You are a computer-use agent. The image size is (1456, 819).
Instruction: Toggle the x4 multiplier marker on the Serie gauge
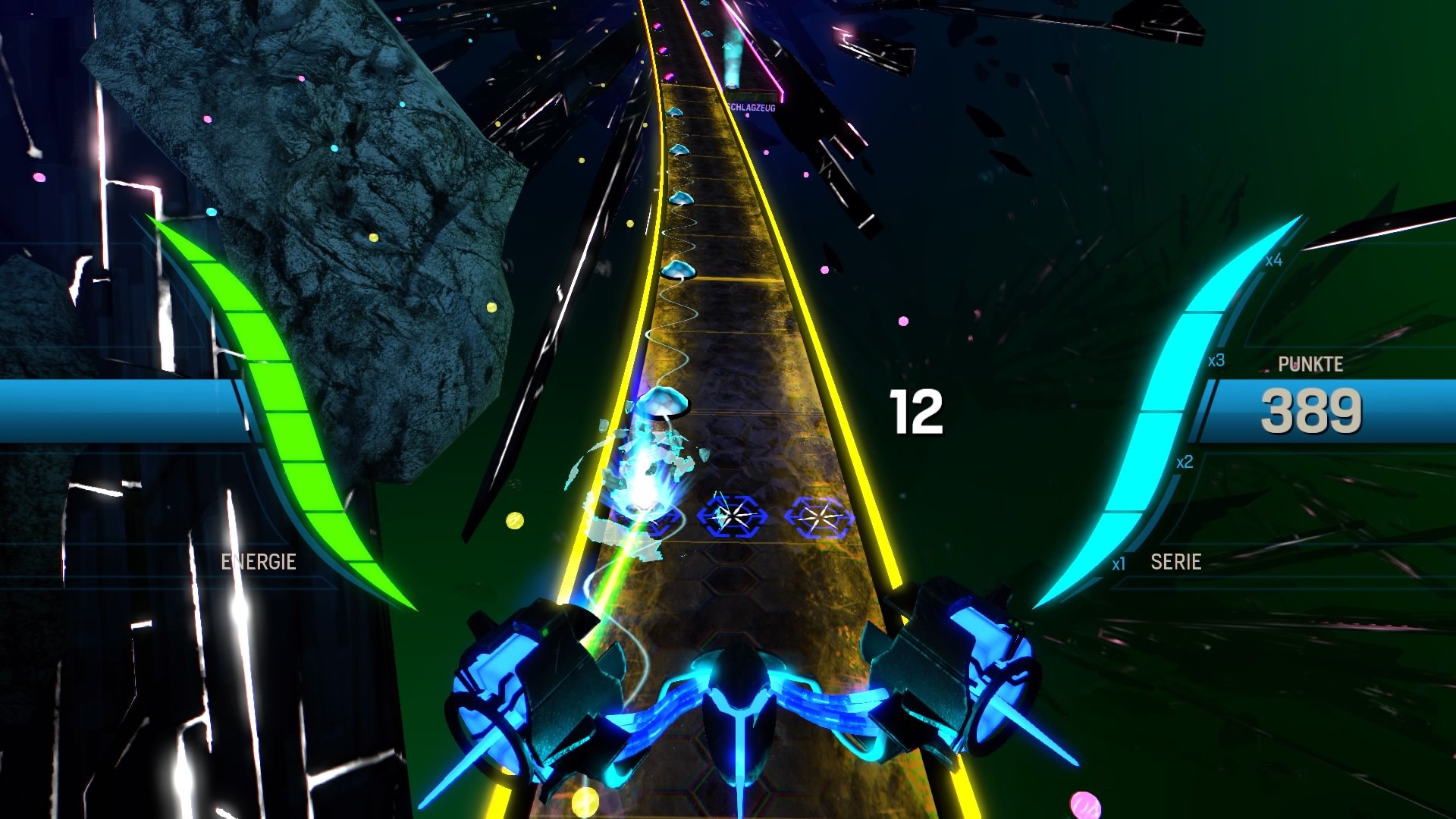[x=1272, y=259]
